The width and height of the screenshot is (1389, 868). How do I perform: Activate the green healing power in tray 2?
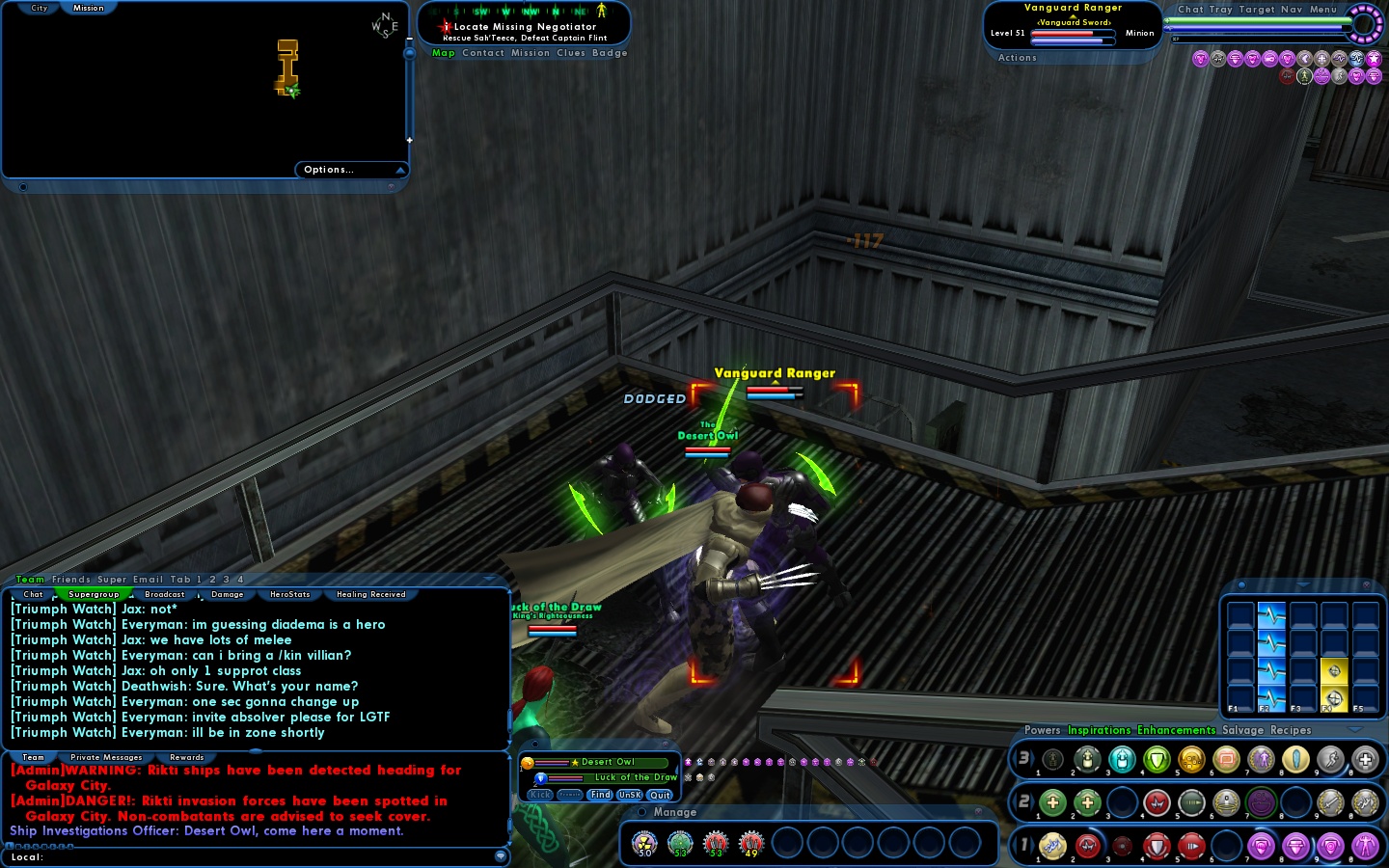point(1053,802)
